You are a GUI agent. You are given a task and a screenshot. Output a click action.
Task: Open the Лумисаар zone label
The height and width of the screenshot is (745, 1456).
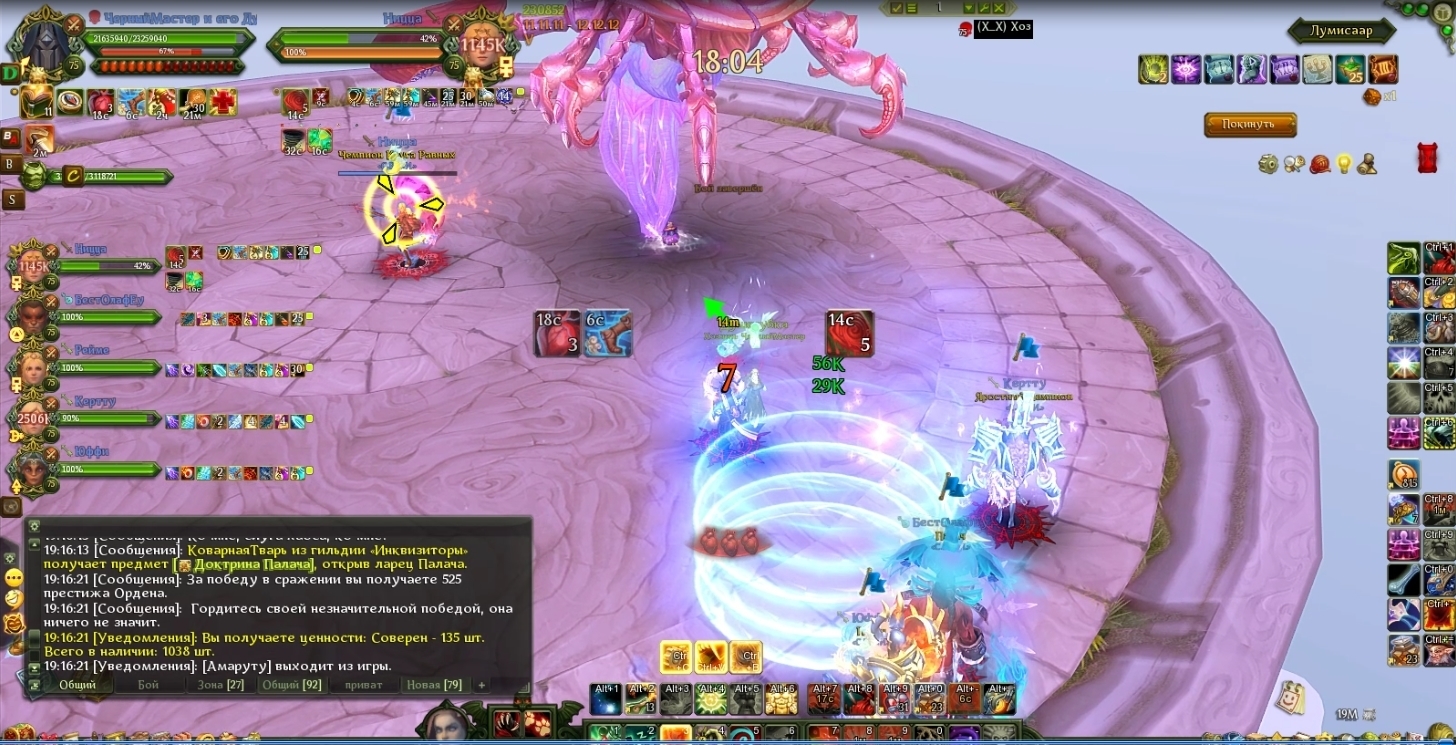pos(1341,31)
